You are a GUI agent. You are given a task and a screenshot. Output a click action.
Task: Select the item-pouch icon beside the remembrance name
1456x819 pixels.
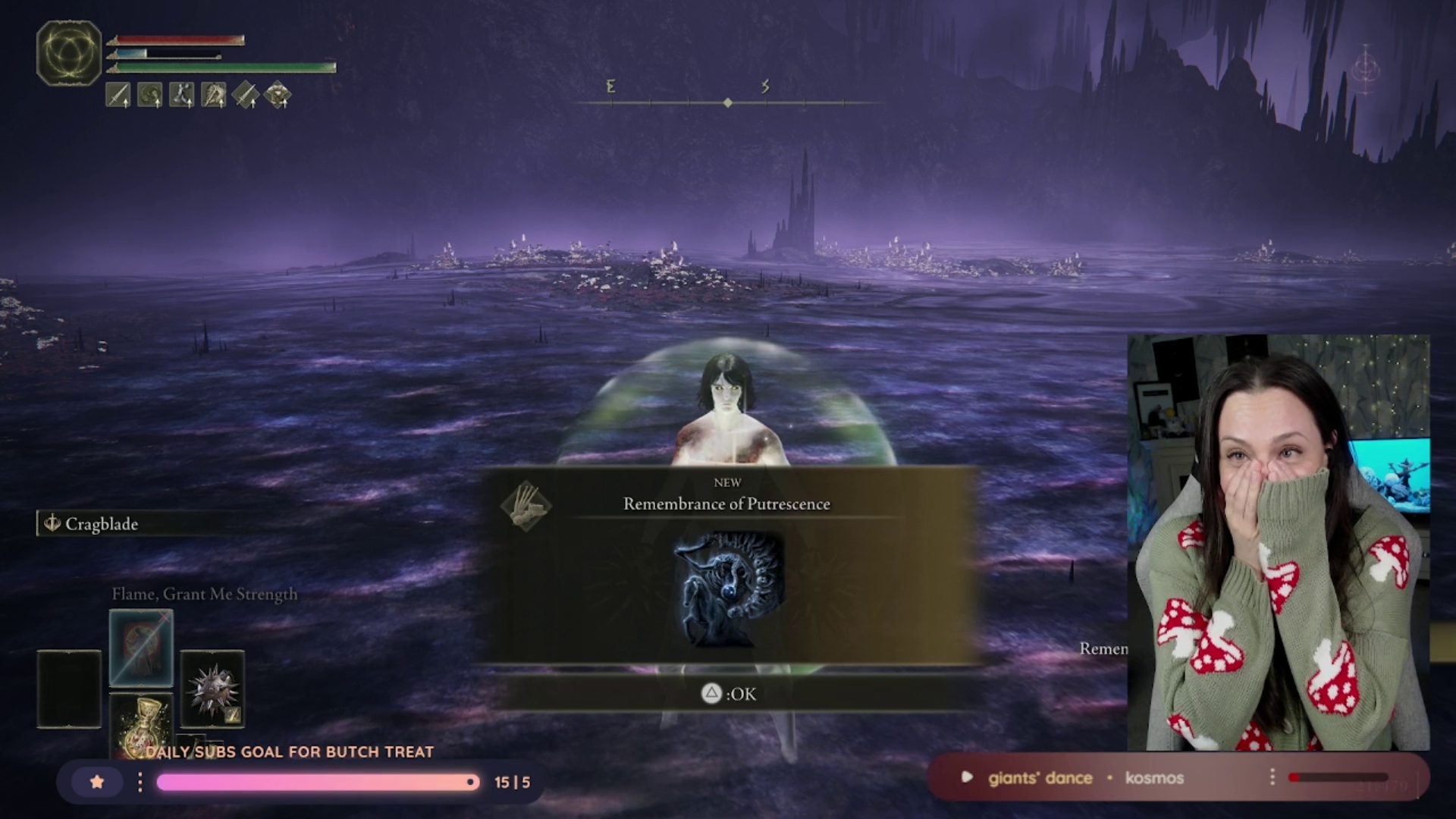526,506
